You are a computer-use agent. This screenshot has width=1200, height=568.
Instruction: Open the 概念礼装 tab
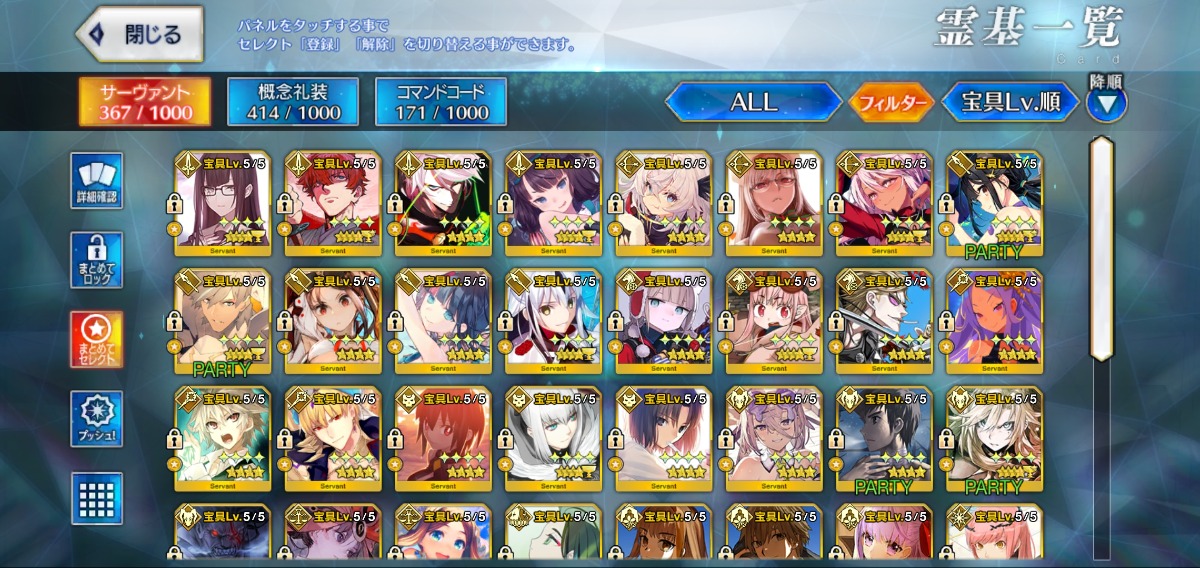click(293, 102)
